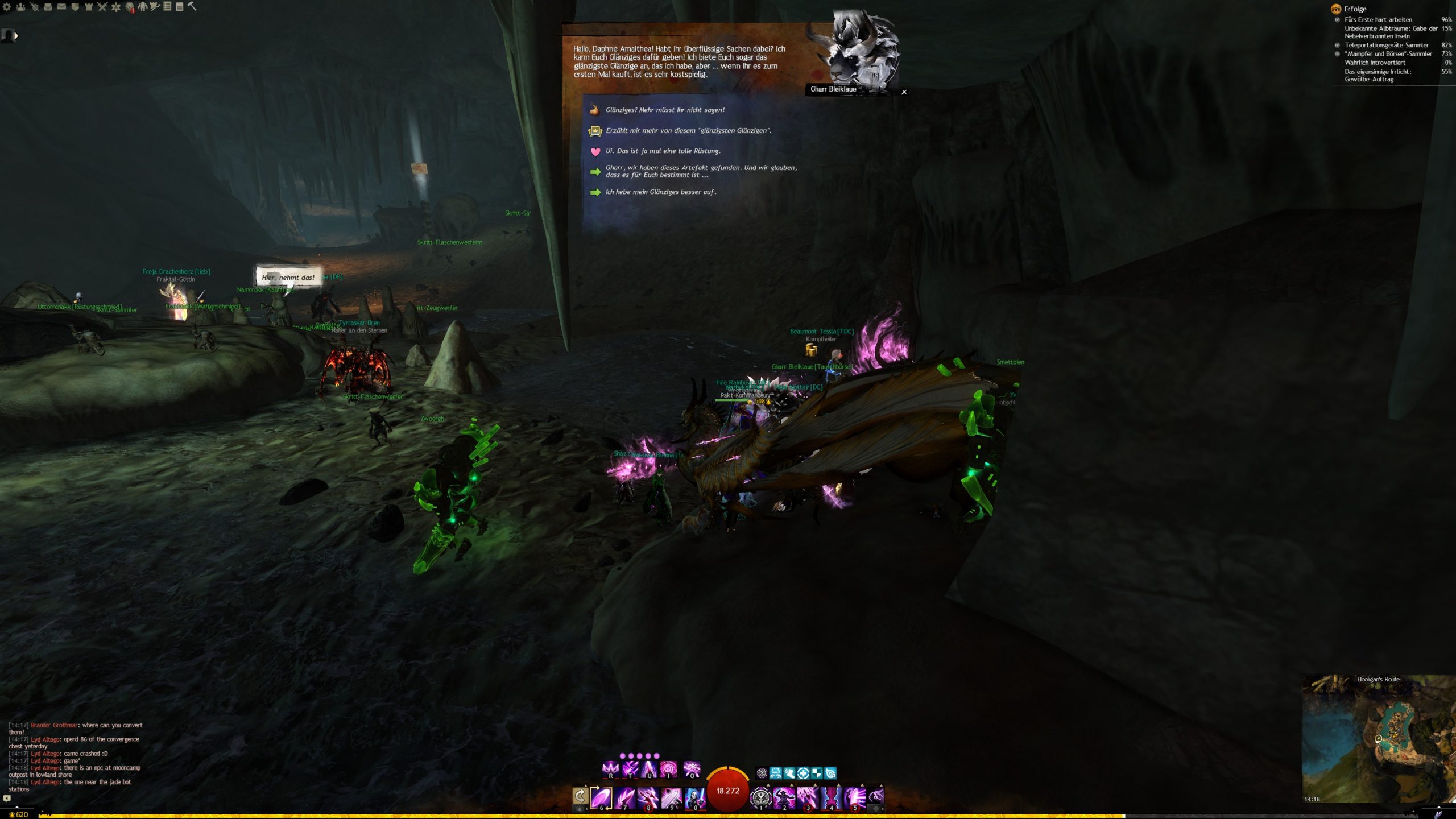The image size is (1456, 819).
Task: Close the Gharr Bleiklaue dialogue window
Action: pos(904,92)
